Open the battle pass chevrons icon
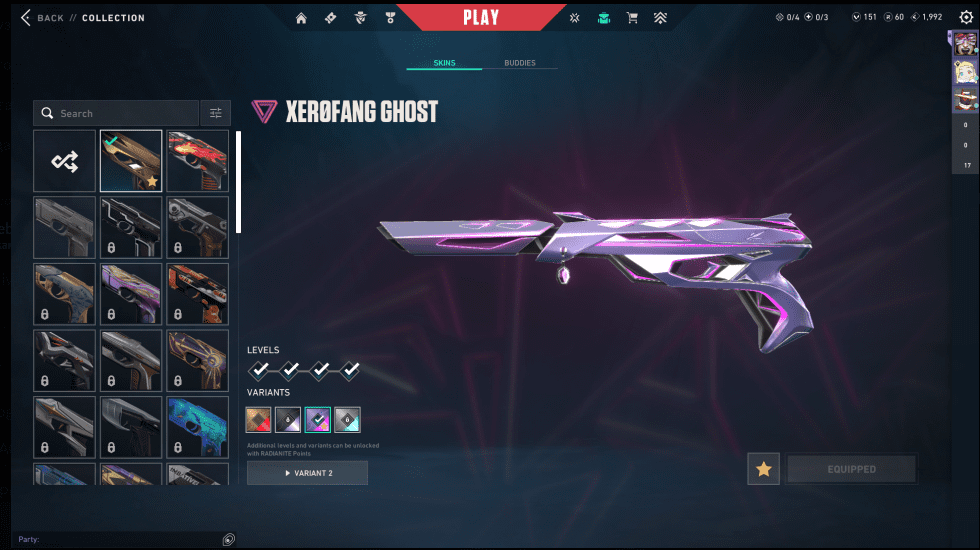The width and height of the screenshot is (980, 550). point(661,18)
